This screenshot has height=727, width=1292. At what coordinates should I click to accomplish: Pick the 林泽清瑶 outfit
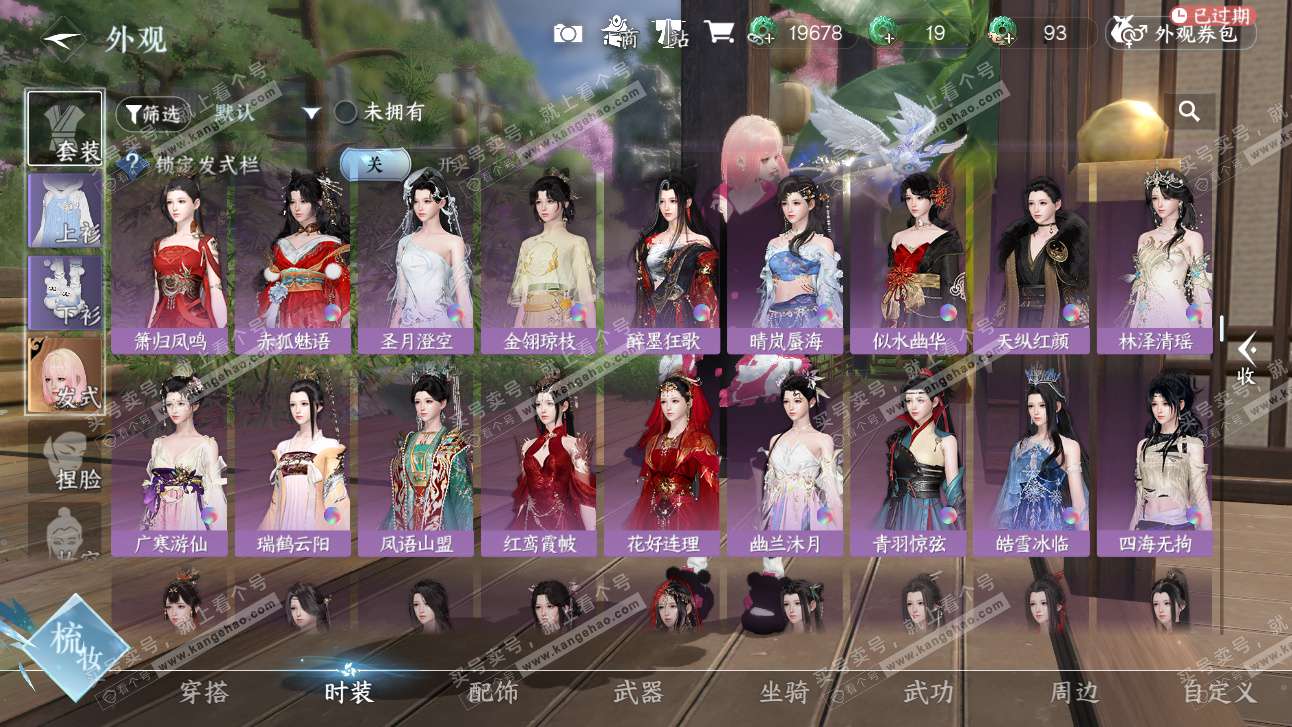tap(1156, 262)
